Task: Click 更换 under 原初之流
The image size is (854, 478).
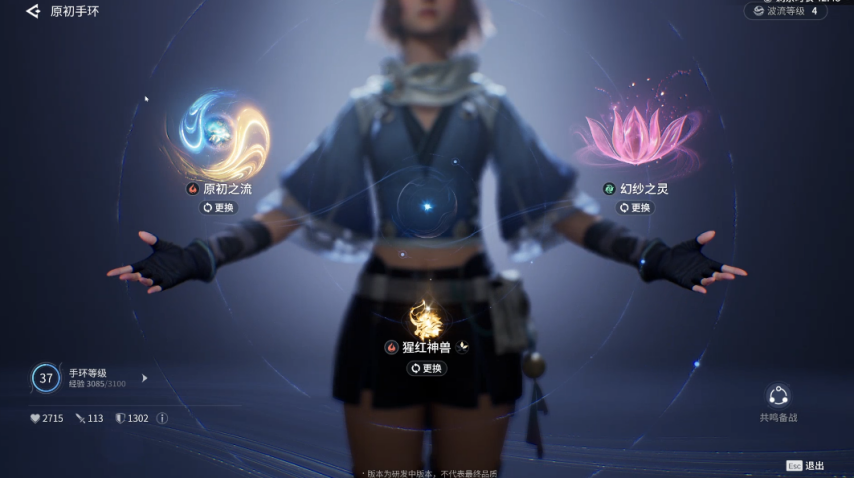Action: pyautogui.click(x=218, y=208)
